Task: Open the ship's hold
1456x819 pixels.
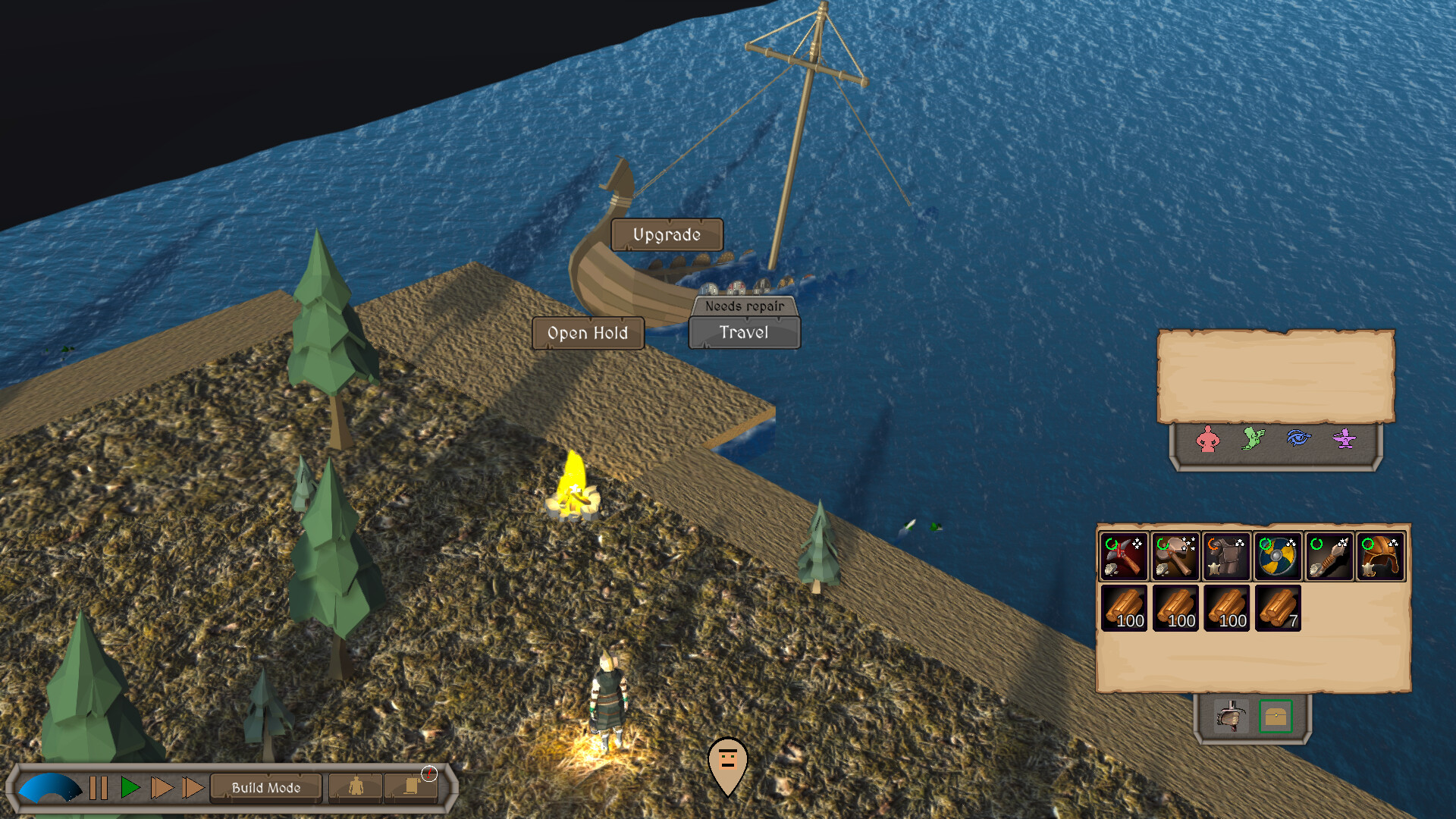Action: (x=588, y=333)
